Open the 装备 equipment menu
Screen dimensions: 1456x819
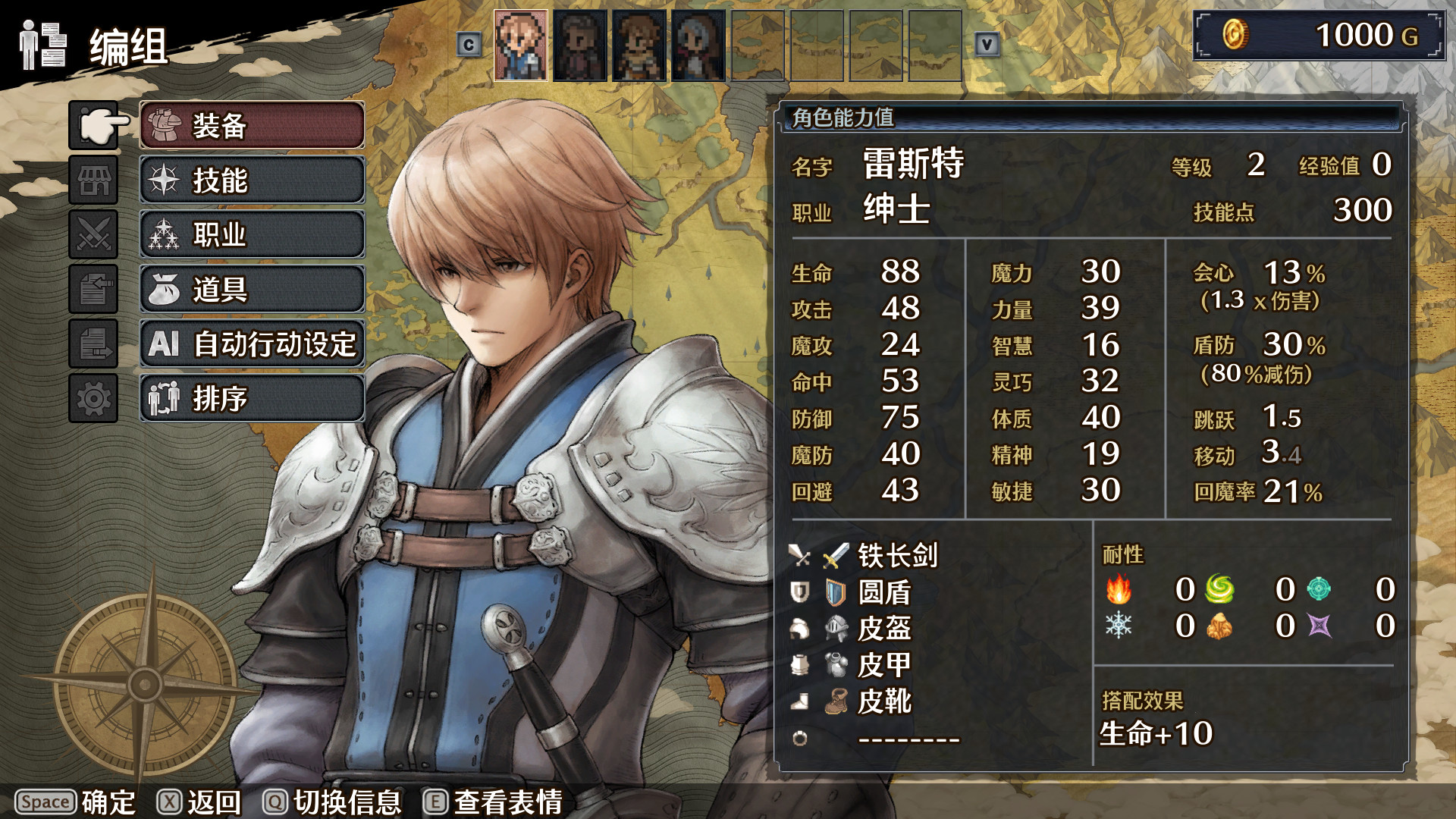pos(250,125)
